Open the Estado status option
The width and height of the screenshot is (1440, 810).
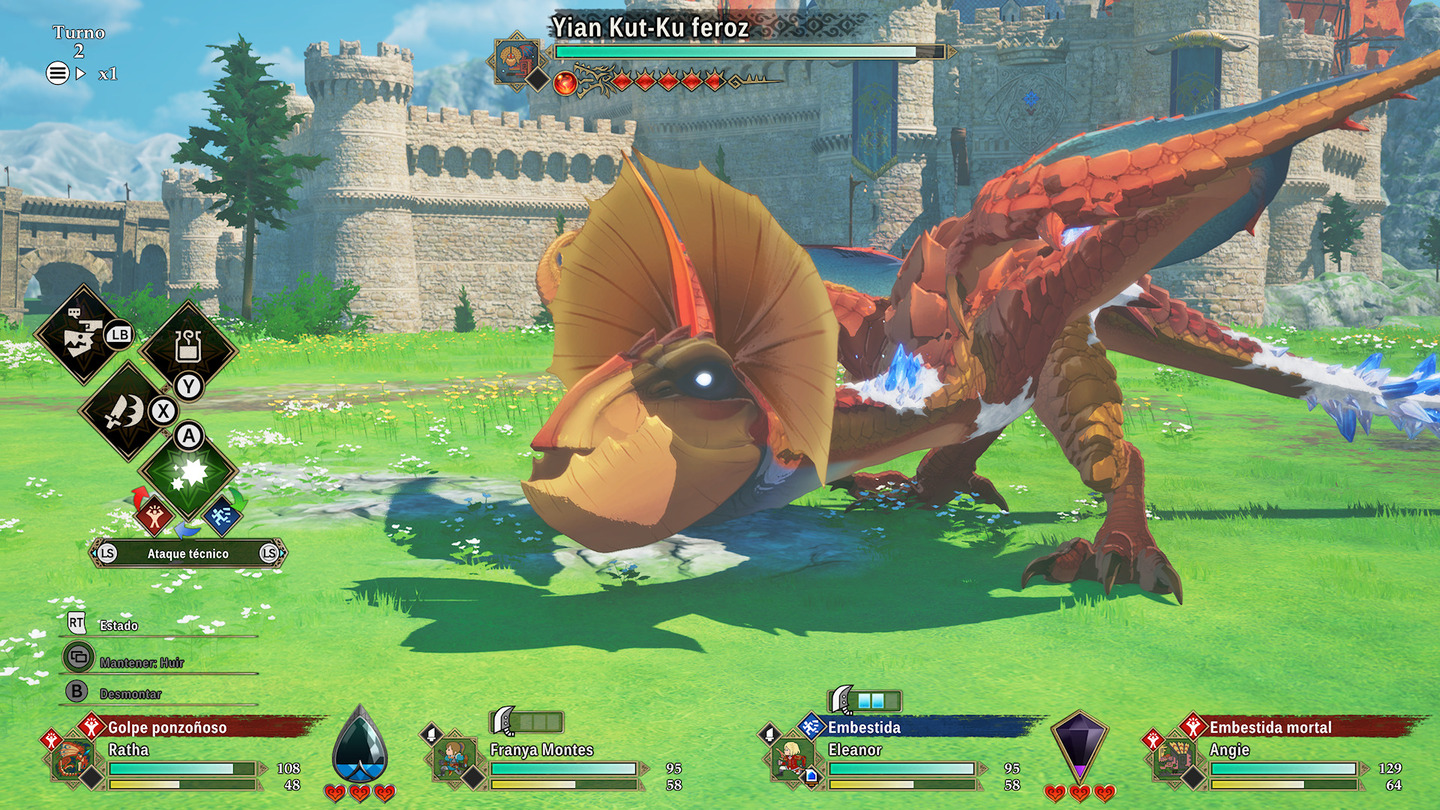(118, 625)
